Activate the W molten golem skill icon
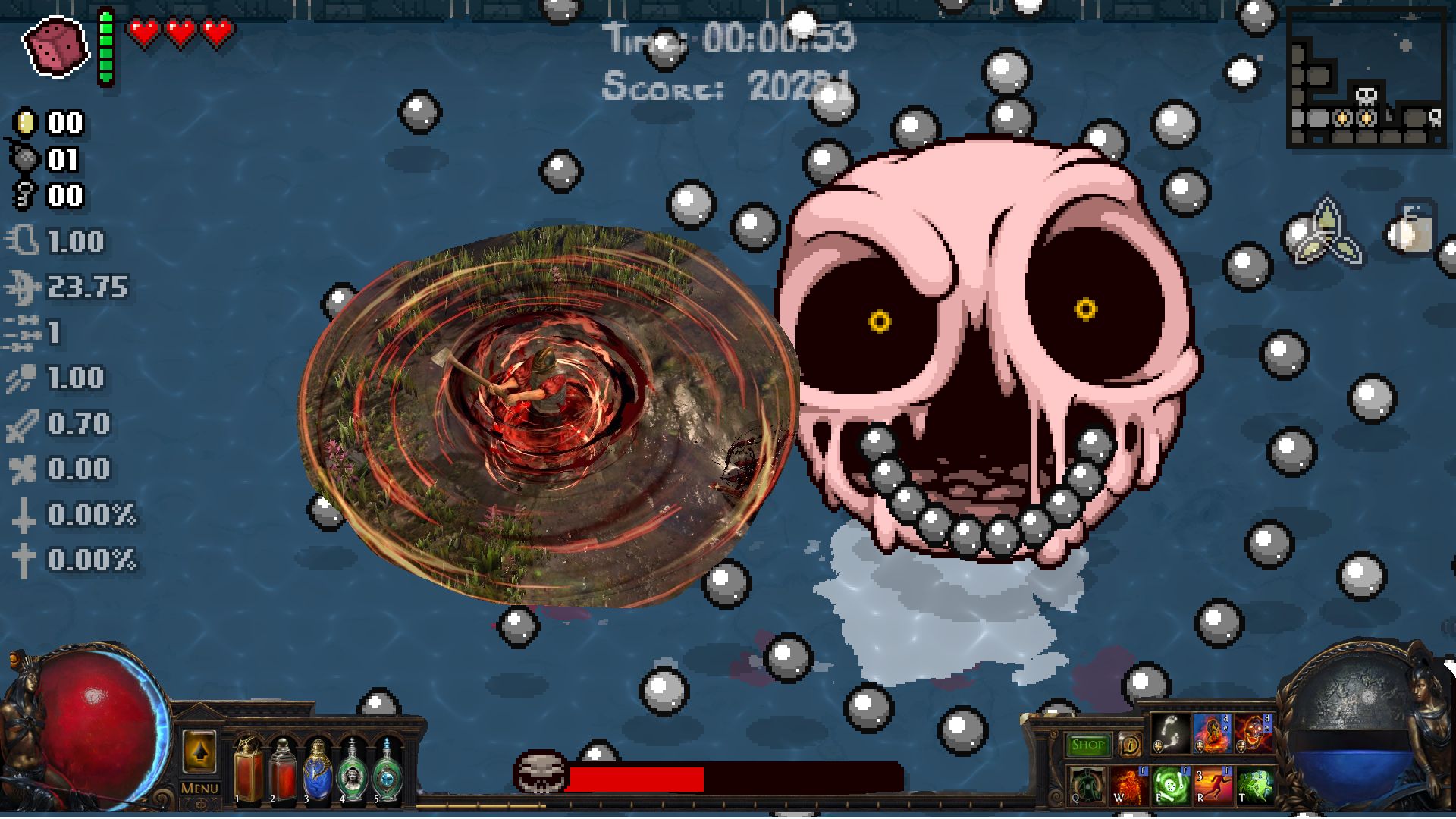This screenshot has height=819, width=1456. [x=1128, y=785]
